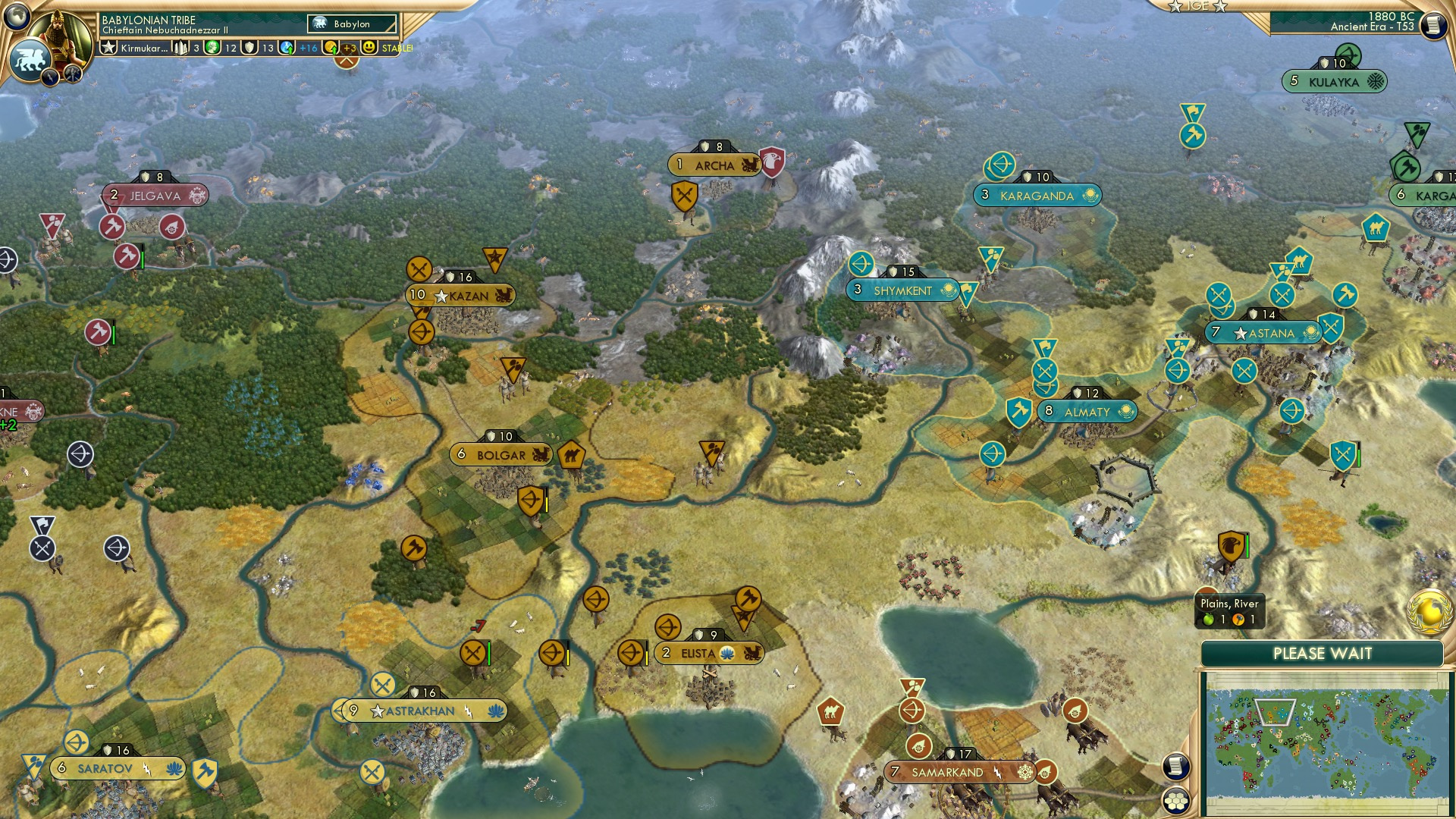
Task: Click the gold coin income icon showing +3
Action: [x=331, y=47]
